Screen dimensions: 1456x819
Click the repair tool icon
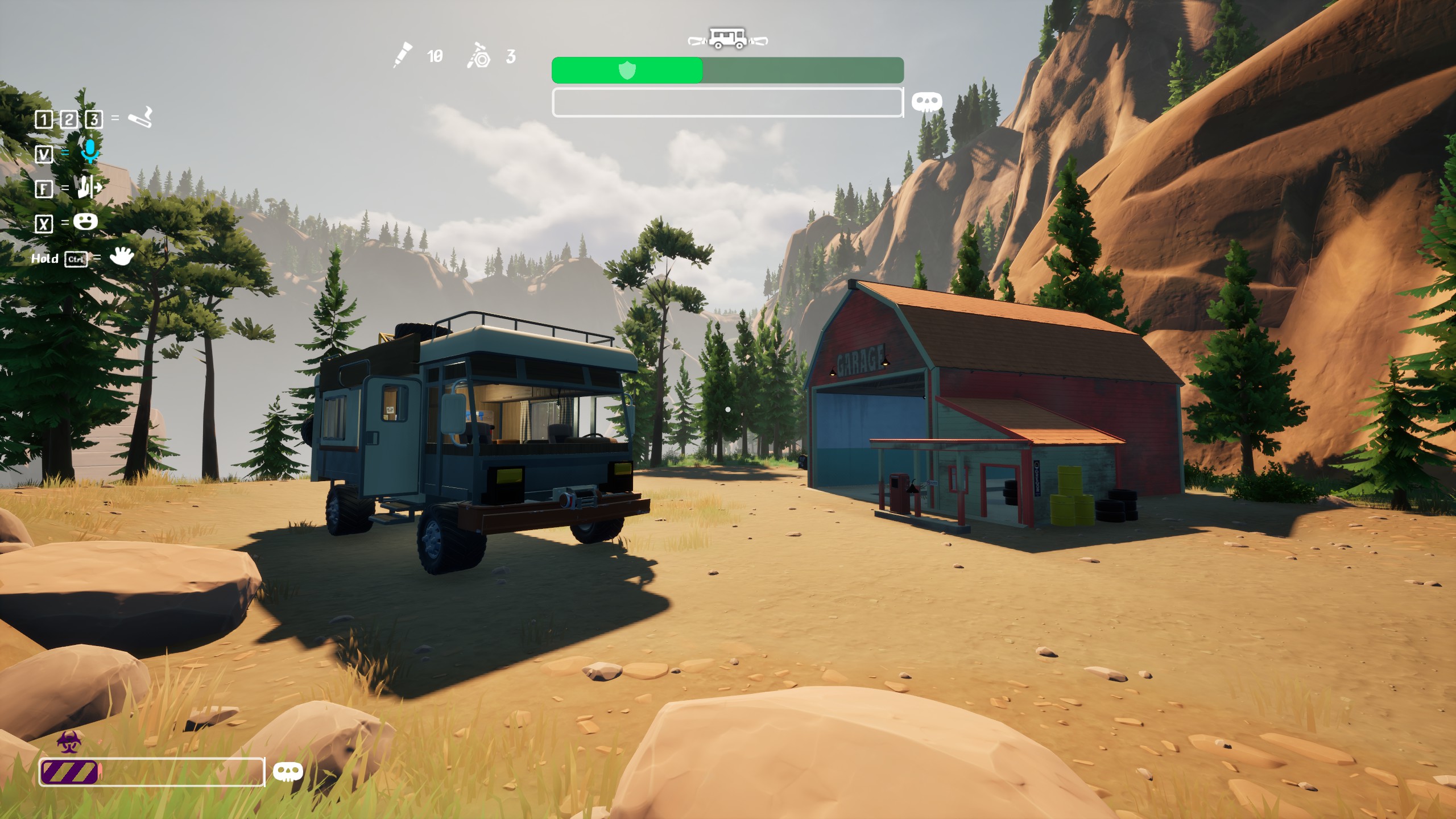(x=479, y=56)
